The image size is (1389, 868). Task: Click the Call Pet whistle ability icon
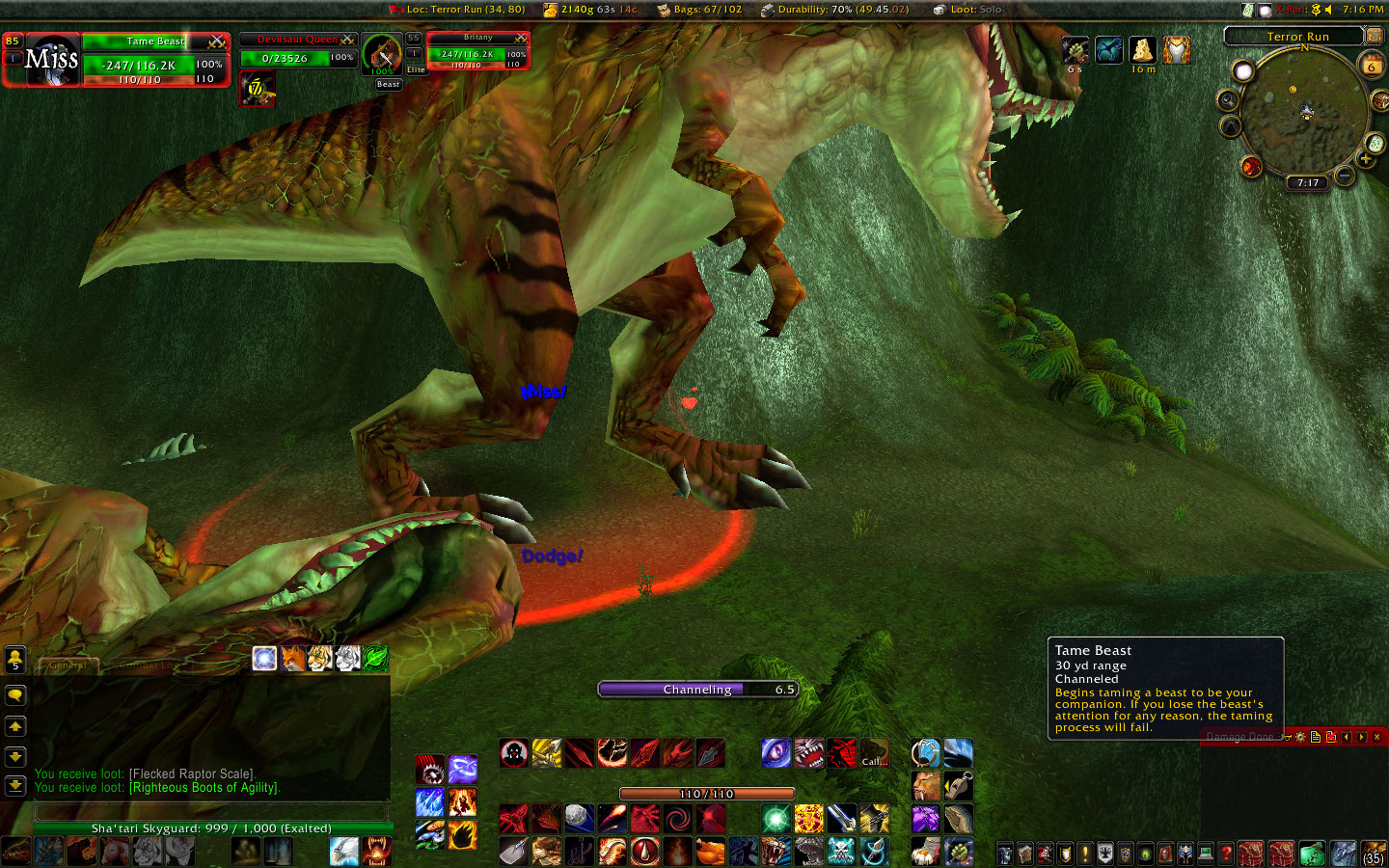click(x=959, y=785)
